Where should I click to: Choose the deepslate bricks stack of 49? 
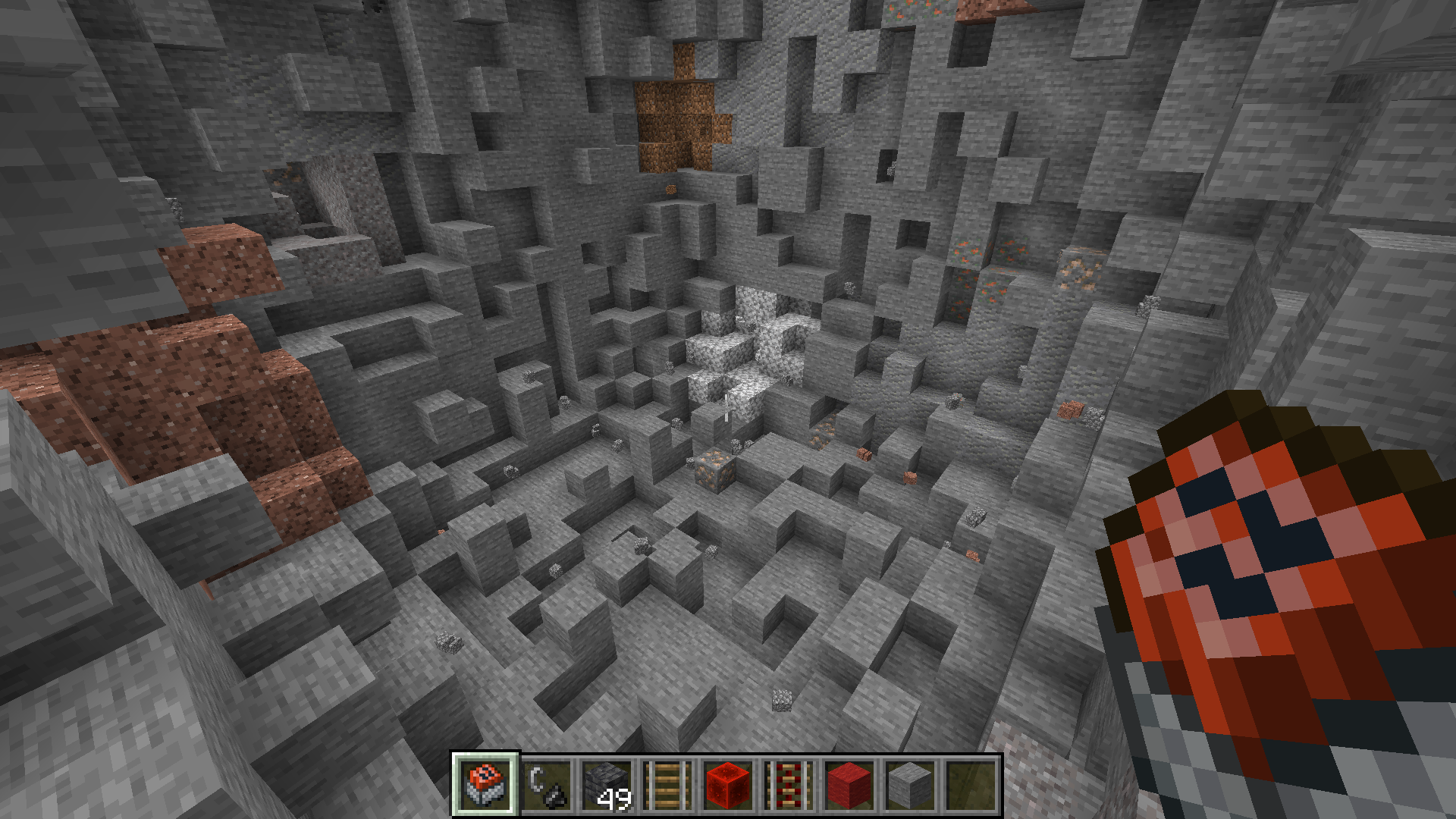tap(607, 785)
